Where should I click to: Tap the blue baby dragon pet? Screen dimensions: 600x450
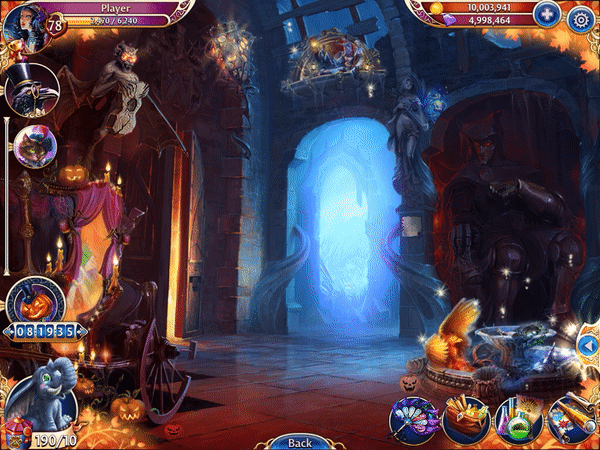coord(44,390)
